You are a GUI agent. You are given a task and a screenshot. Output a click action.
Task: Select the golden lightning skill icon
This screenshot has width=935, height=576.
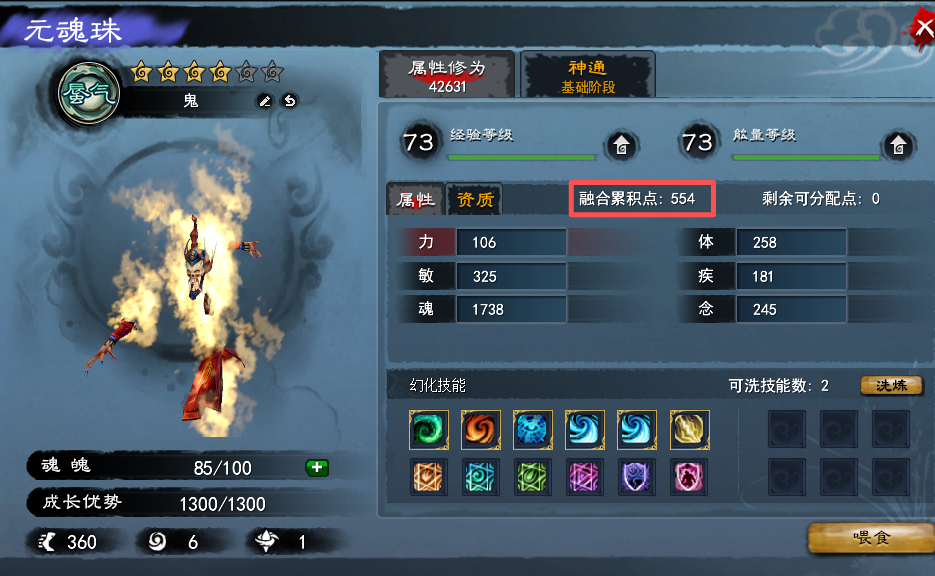coord(689,430)
